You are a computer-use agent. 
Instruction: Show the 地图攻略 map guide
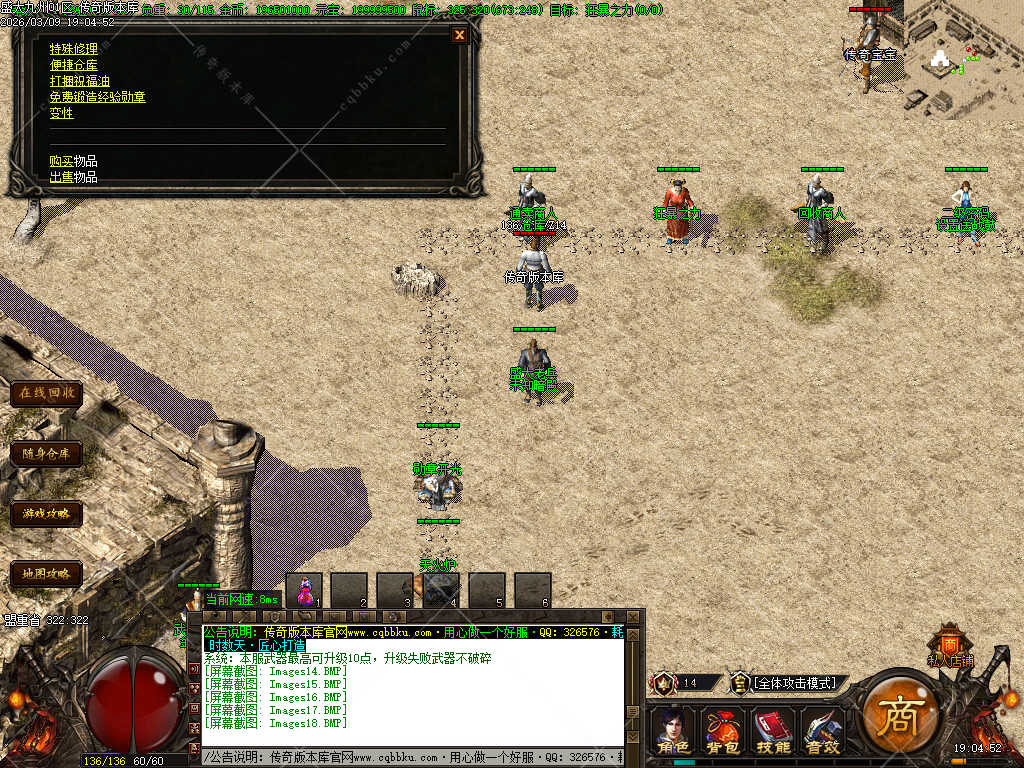pyautogui.click(x=46, y=574)
